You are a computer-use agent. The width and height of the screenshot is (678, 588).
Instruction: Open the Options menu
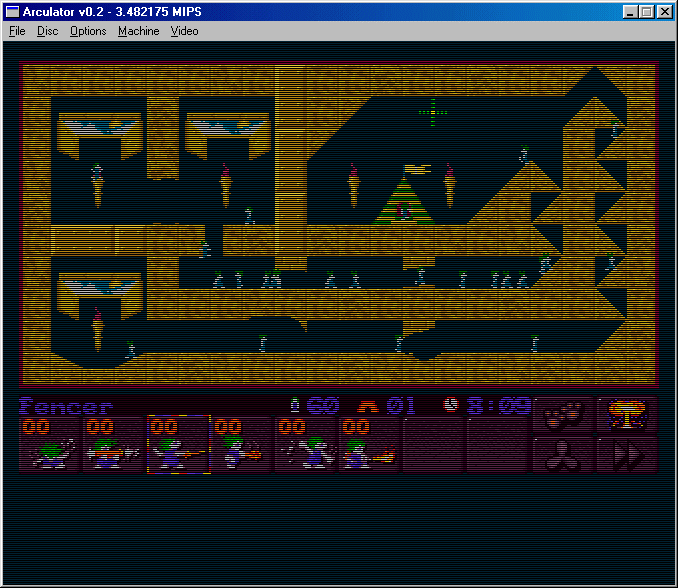88,31
